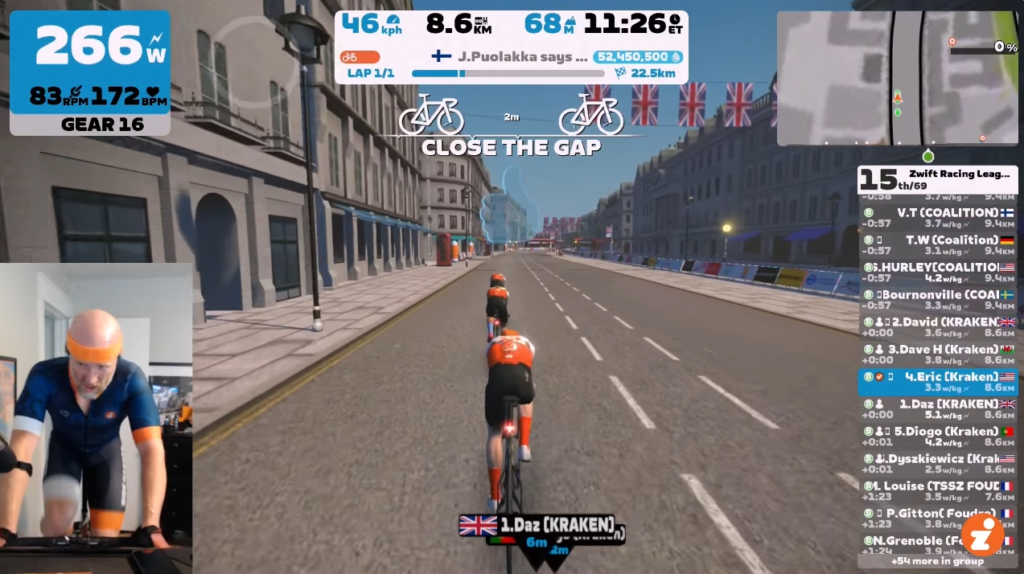Expand the +54 more in group row

(x=920, y=561)
